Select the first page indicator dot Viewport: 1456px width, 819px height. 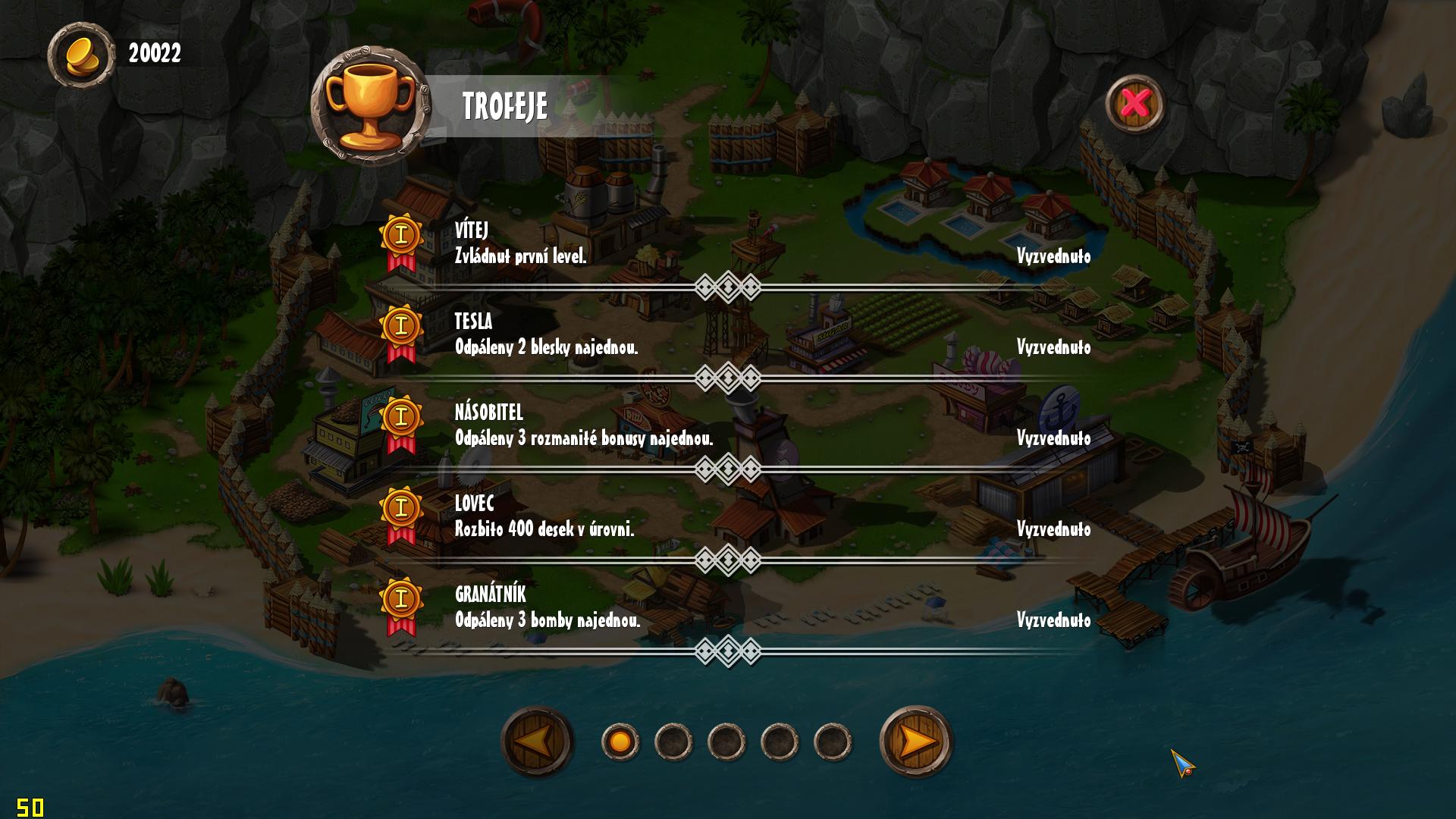620,742
